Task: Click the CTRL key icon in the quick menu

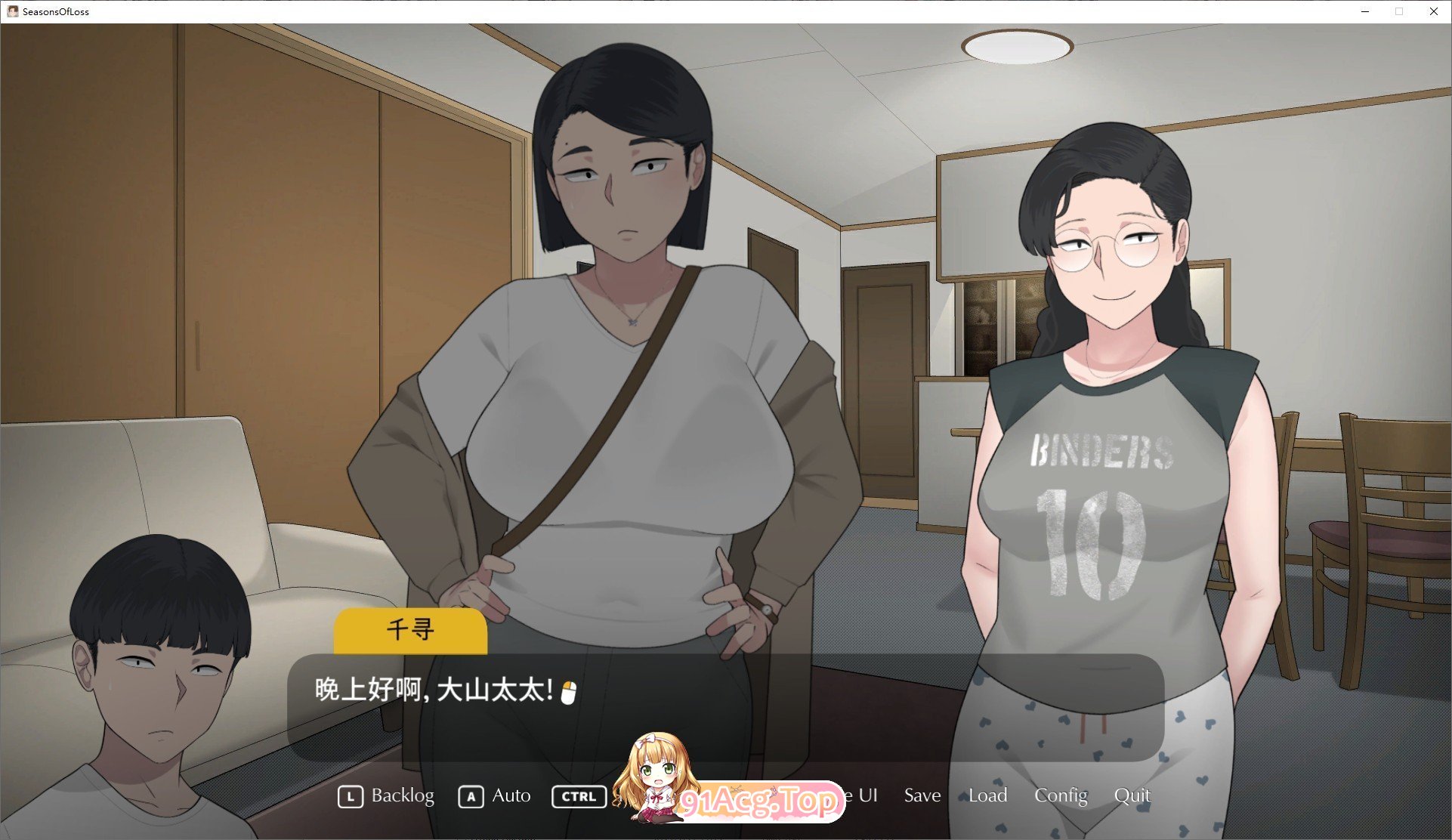Action: [579, 796]
